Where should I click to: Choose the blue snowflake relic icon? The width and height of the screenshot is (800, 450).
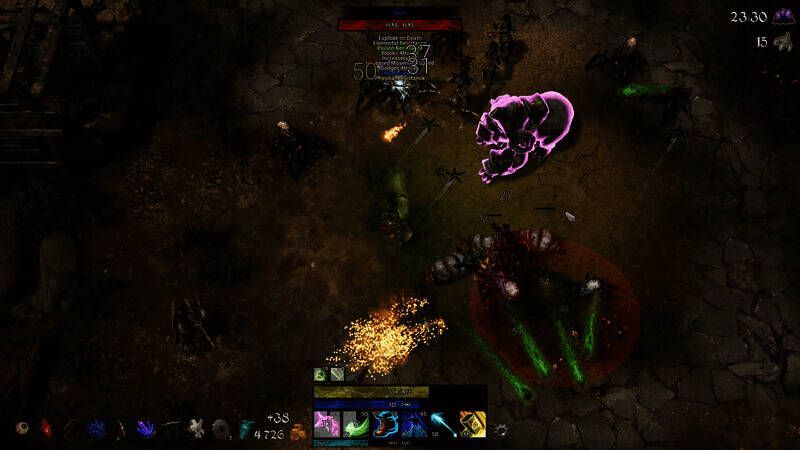tap(98, 428)
